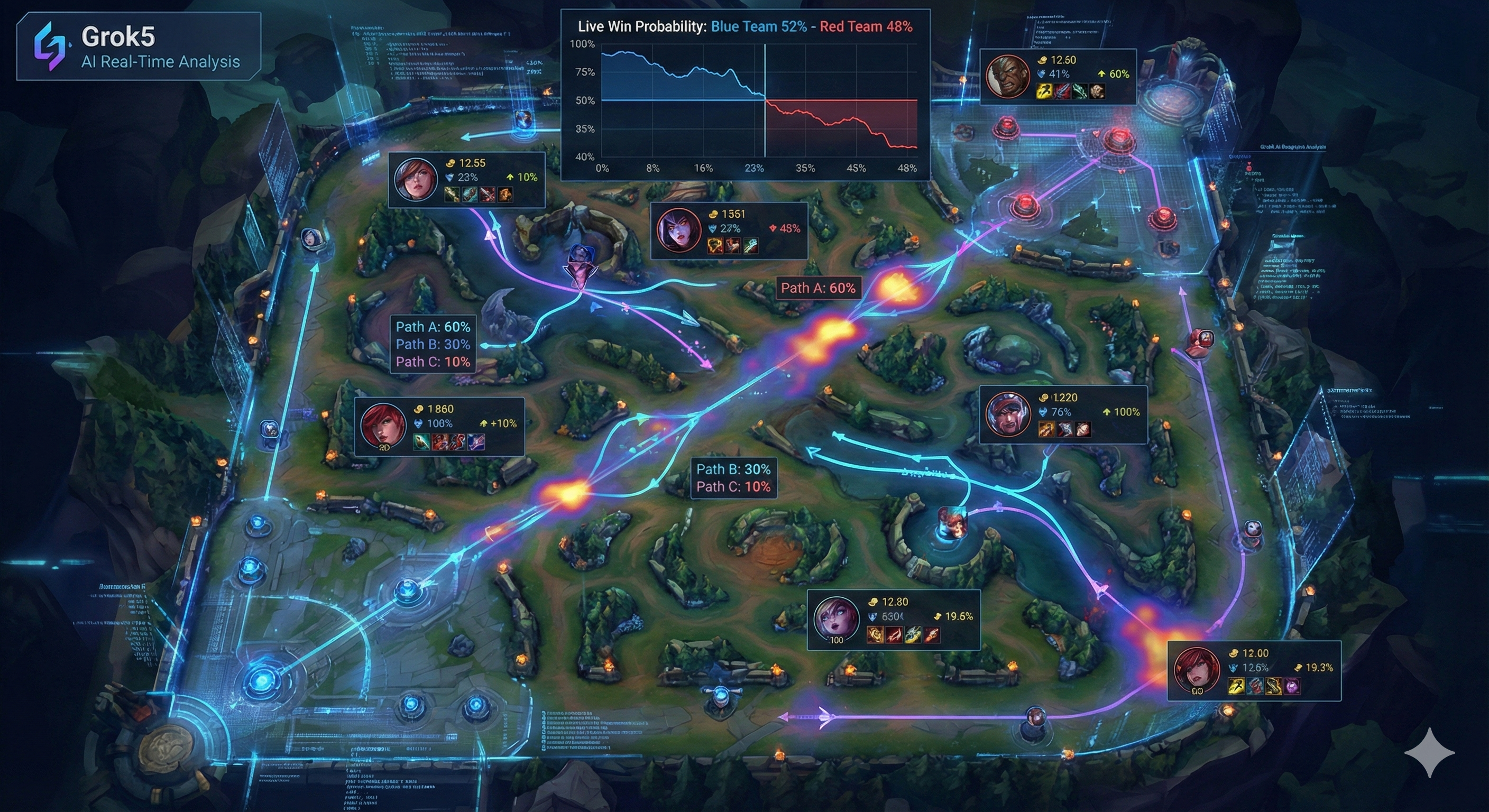Select the three-line Path A, B, C panel
The height and width of the screenshot is (812, 1489).
433,345
